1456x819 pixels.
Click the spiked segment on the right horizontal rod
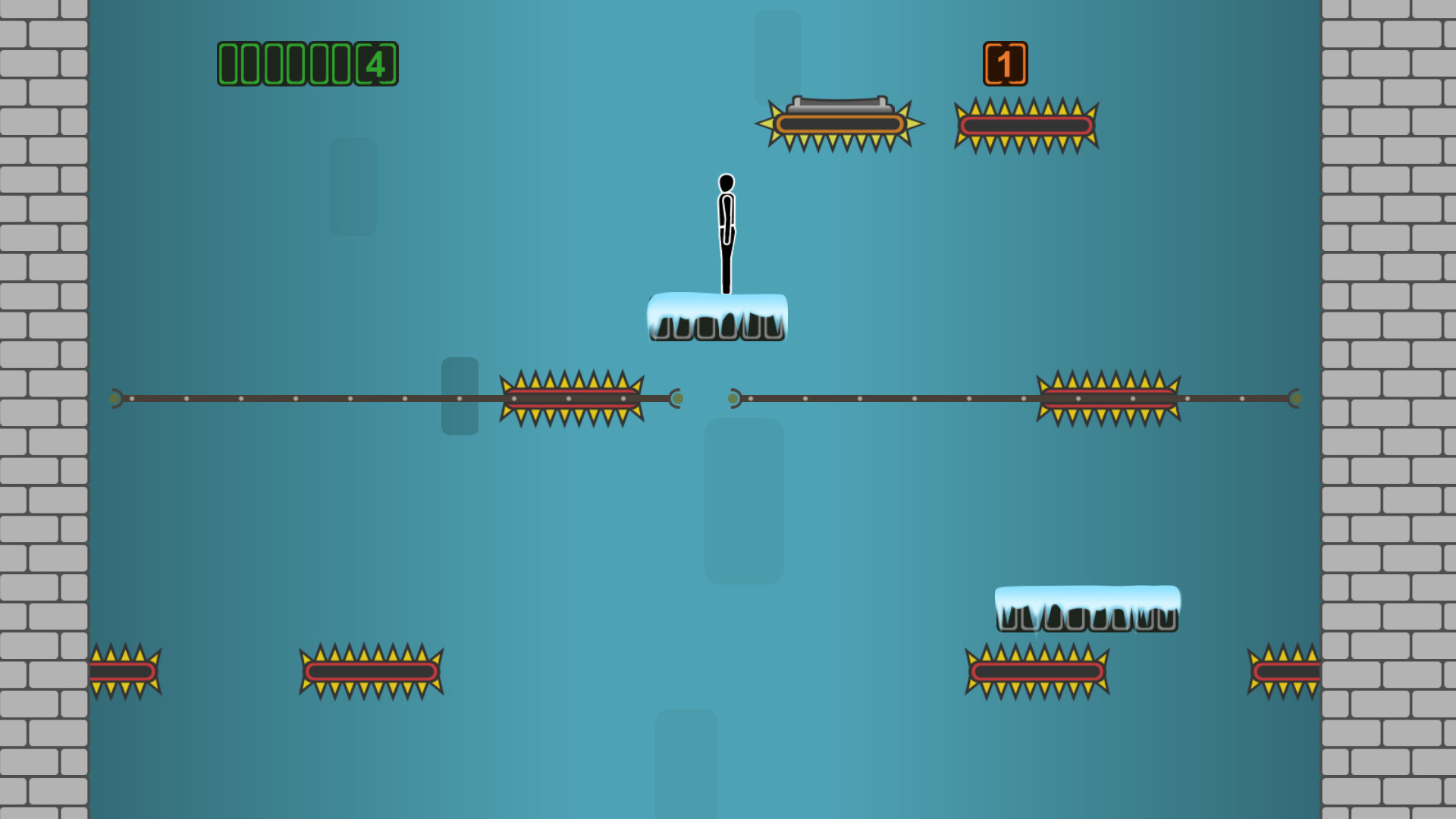click(x=1109, y=396)
